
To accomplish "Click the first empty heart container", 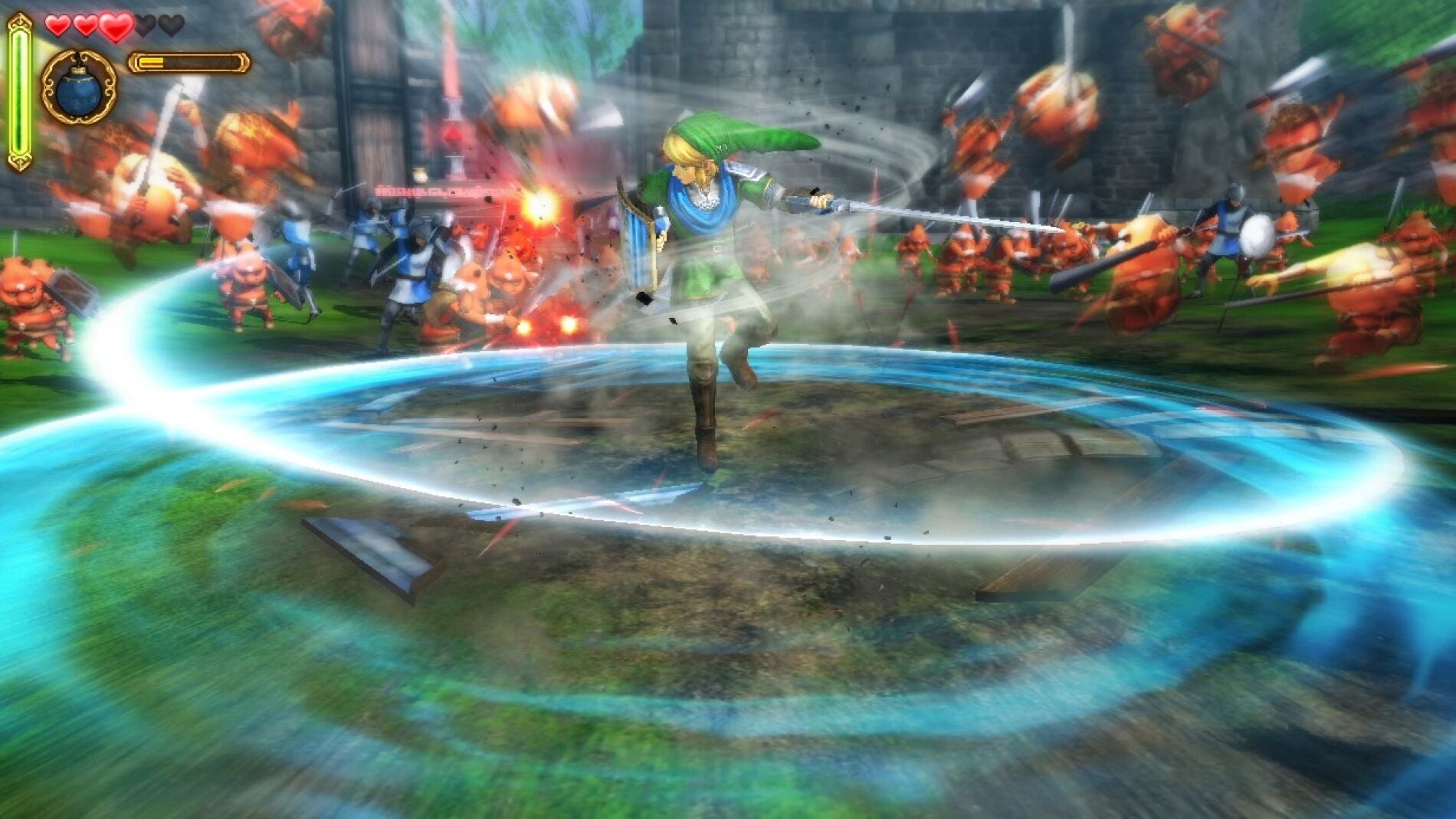I will [146, 26].
